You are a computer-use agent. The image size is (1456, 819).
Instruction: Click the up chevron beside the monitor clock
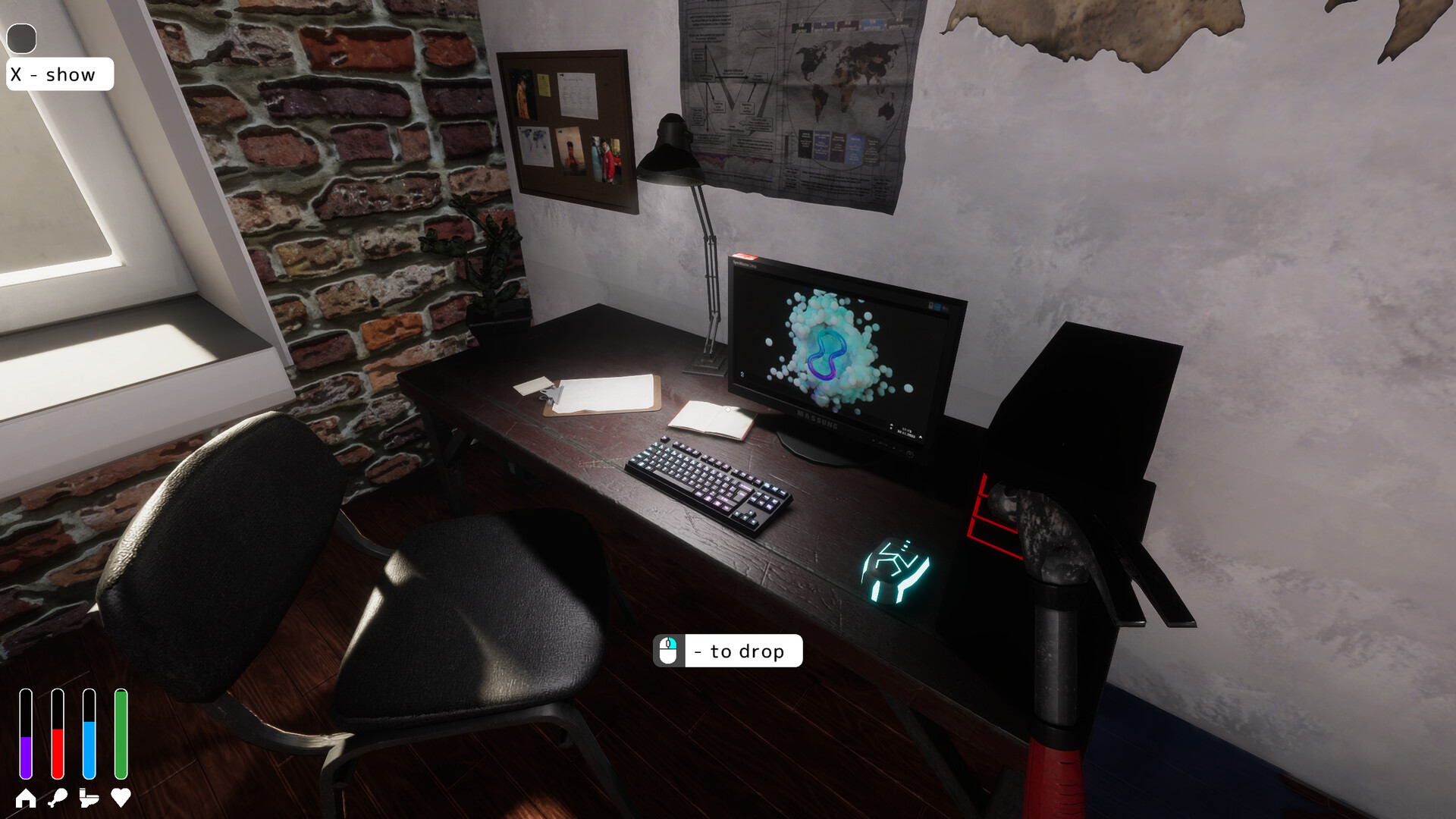click(x=892, y=425)
